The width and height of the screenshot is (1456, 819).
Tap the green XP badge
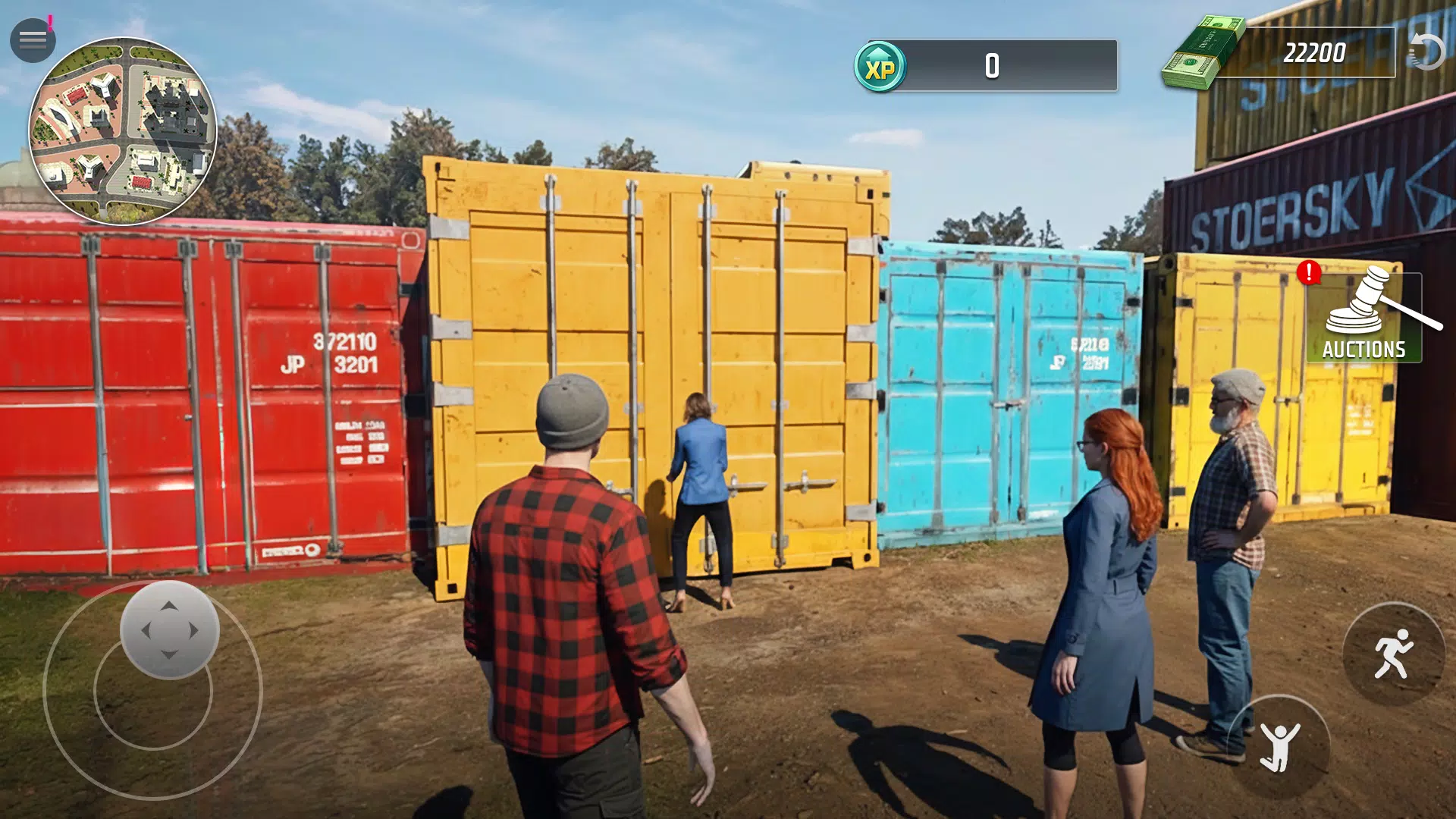(880, 67)
